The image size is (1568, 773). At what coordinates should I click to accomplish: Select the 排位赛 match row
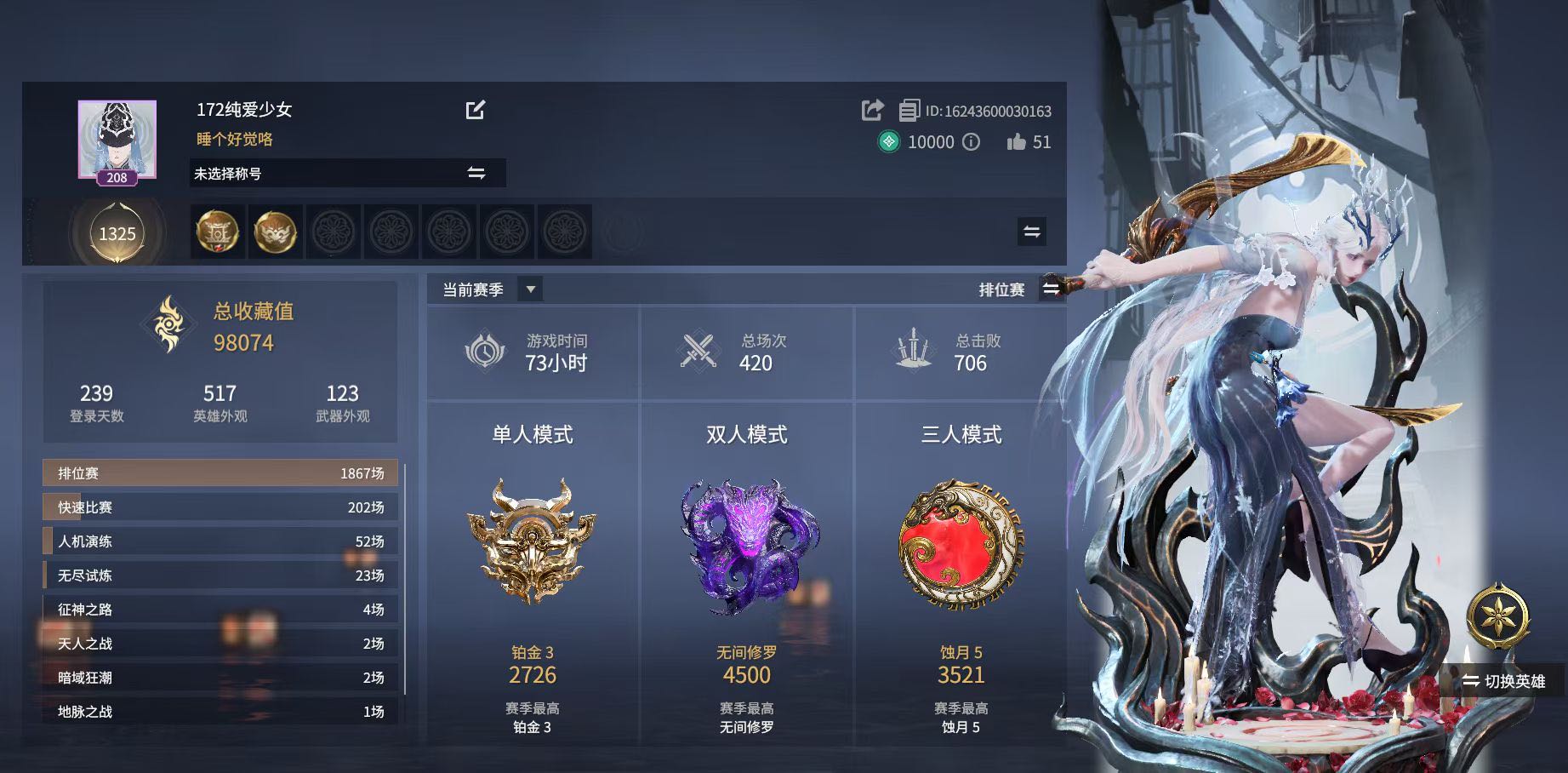point(220,473)
